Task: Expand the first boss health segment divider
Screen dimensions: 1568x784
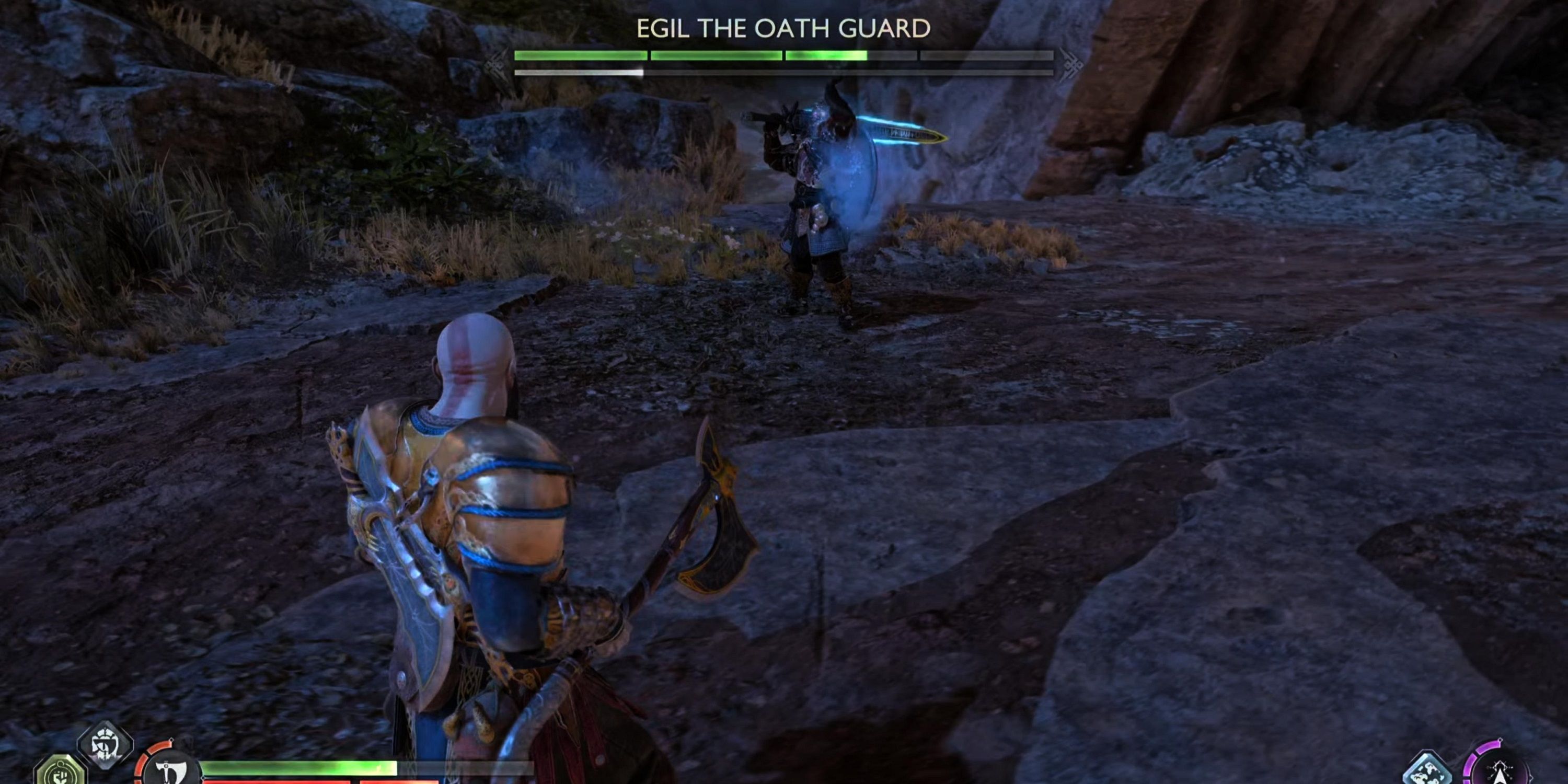Action: pyautogui.click(x=648, y=60)
